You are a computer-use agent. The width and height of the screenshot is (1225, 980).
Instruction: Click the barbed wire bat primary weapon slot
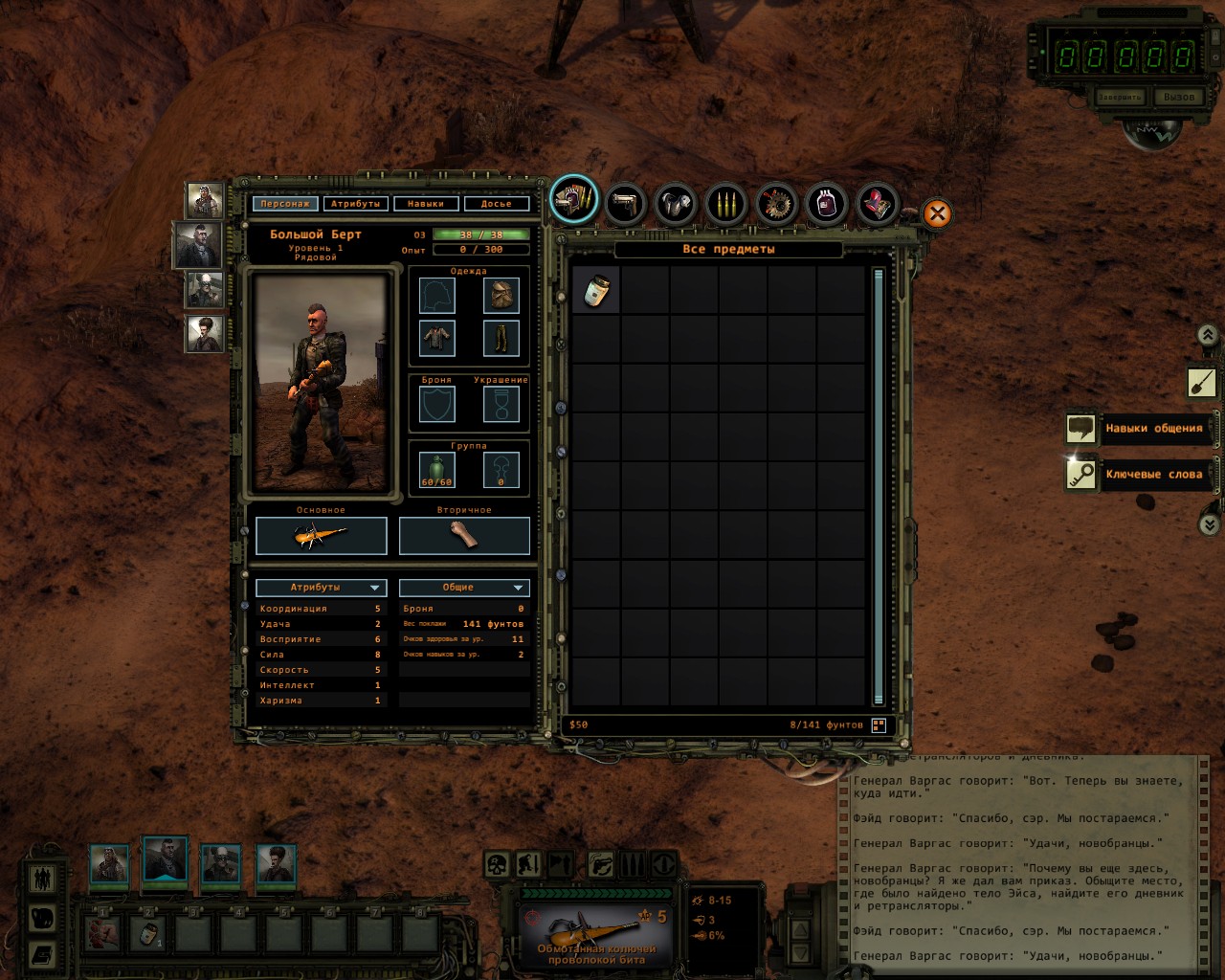(x=321, y=536)
